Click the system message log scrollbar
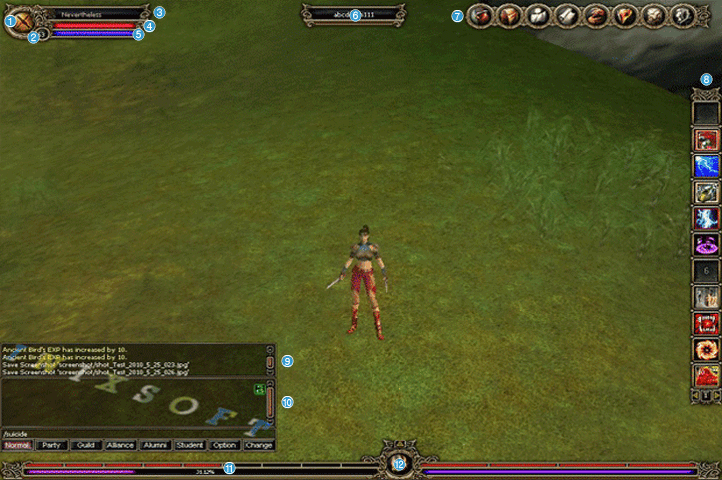This screenshot has width=722, height=480. click(269, 360)
